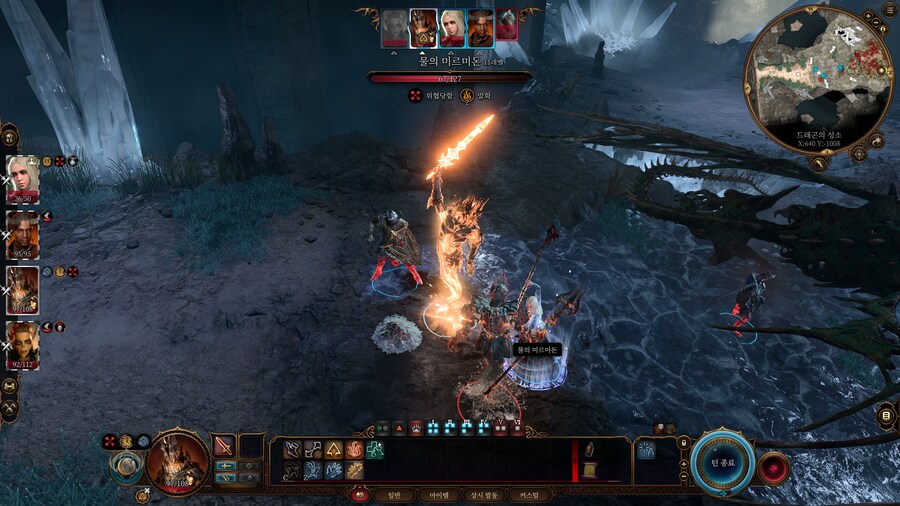Click the large character portrait on the hotbar
The image size is (900, 506).
pyautogui.click(x=177, y=461)
